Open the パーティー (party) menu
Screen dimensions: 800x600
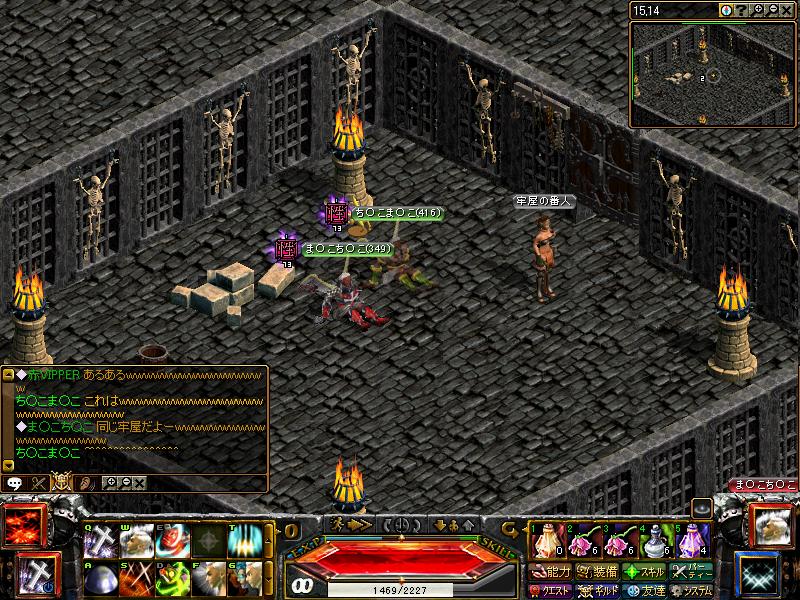(693, 572)
